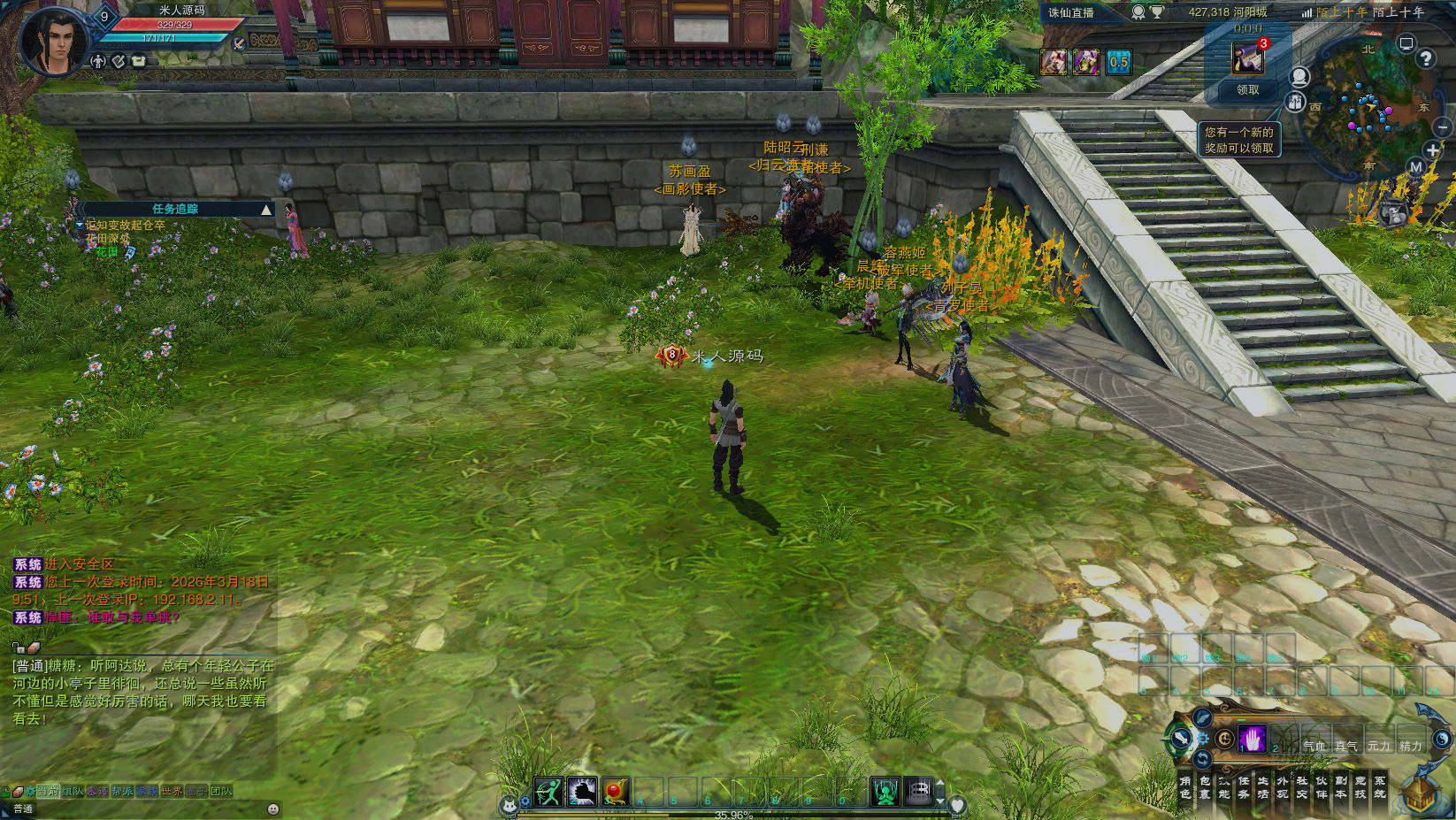Open the 系统 system menu
Image resolution: width=1456 pixels, height=820 pixels.
(x=1380, y=787)
